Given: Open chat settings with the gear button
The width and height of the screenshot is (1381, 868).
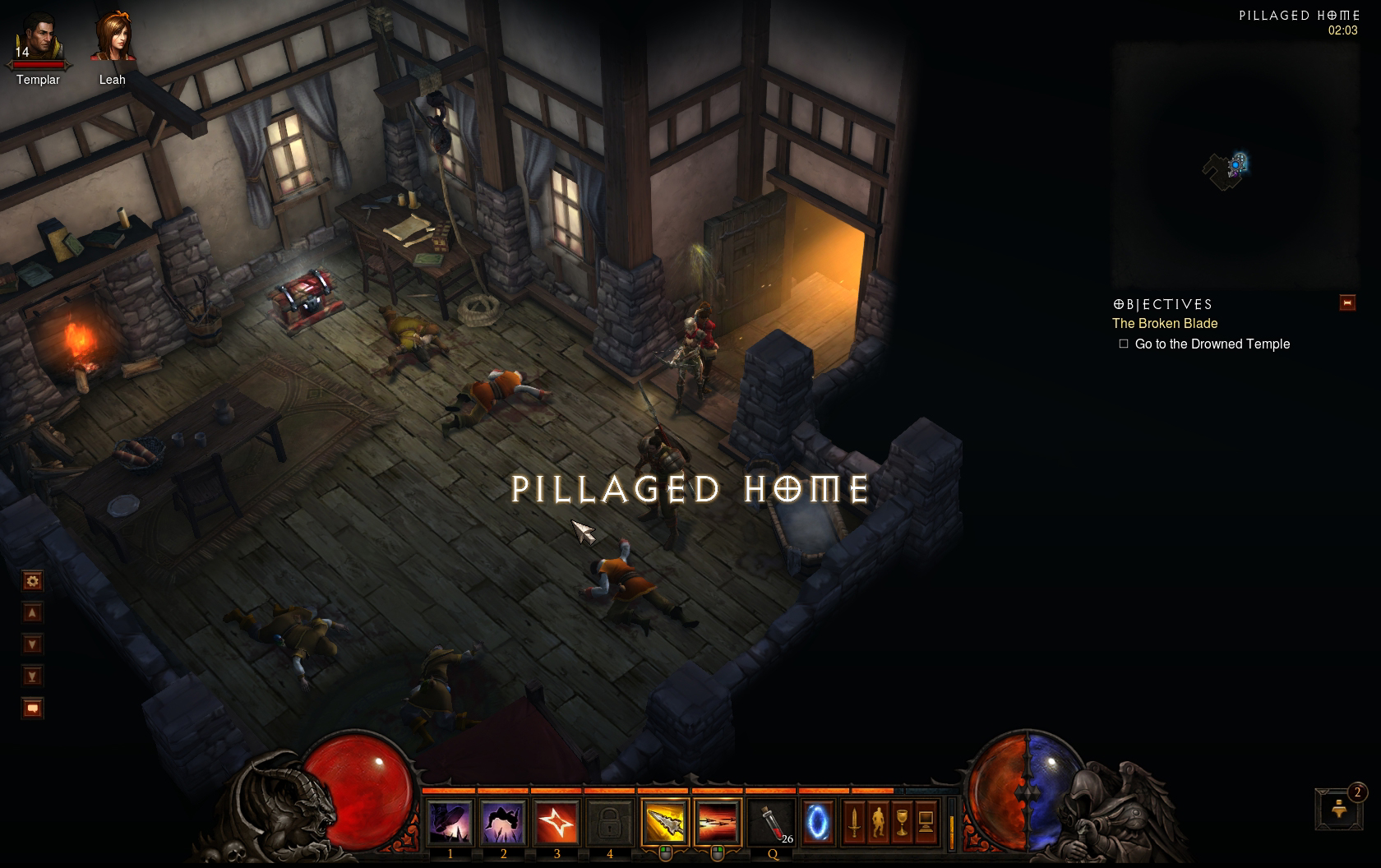Looking at the screenshot, I should 33,582.
